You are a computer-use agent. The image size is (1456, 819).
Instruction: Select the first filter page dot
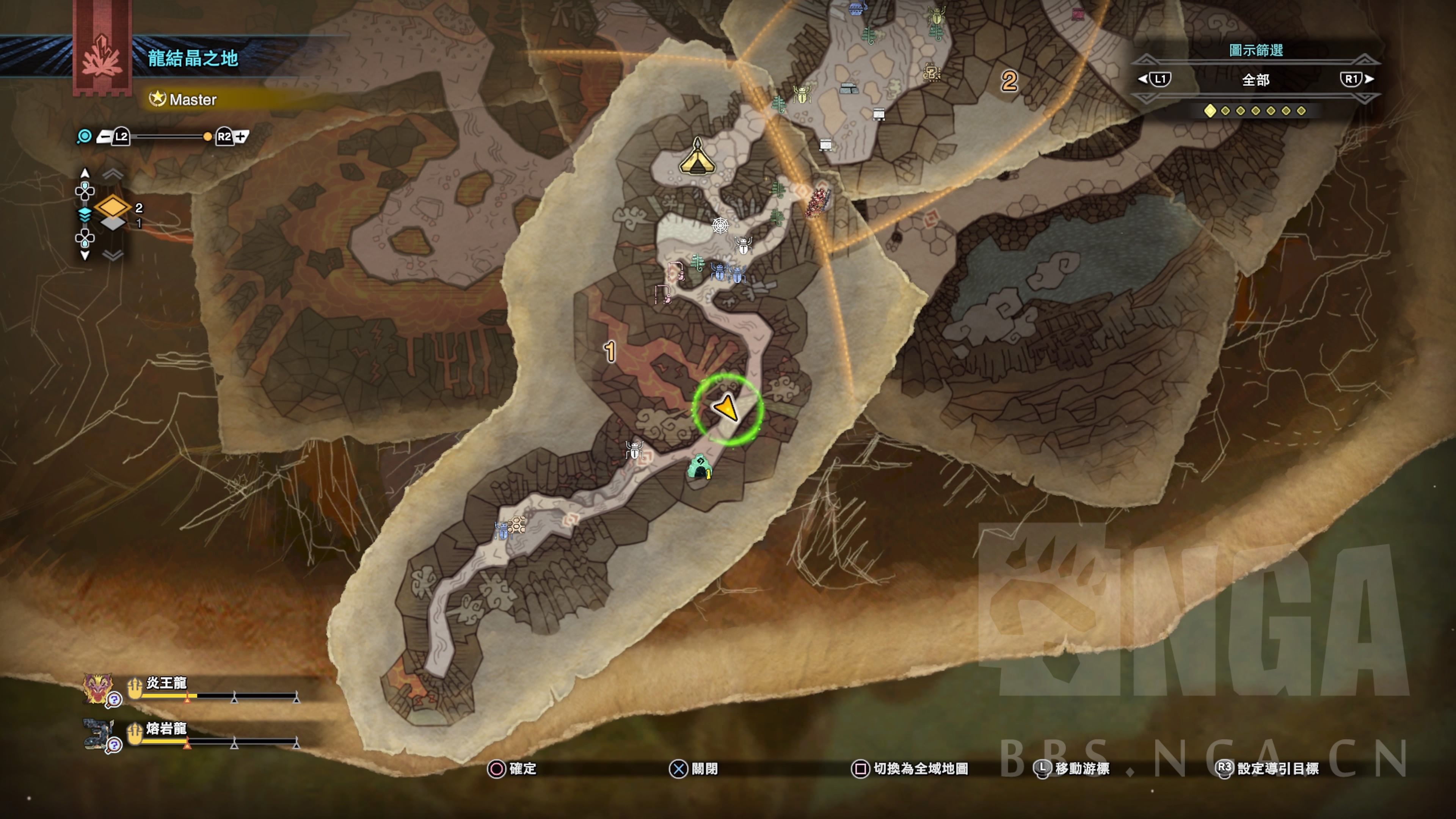[1210, 111]
